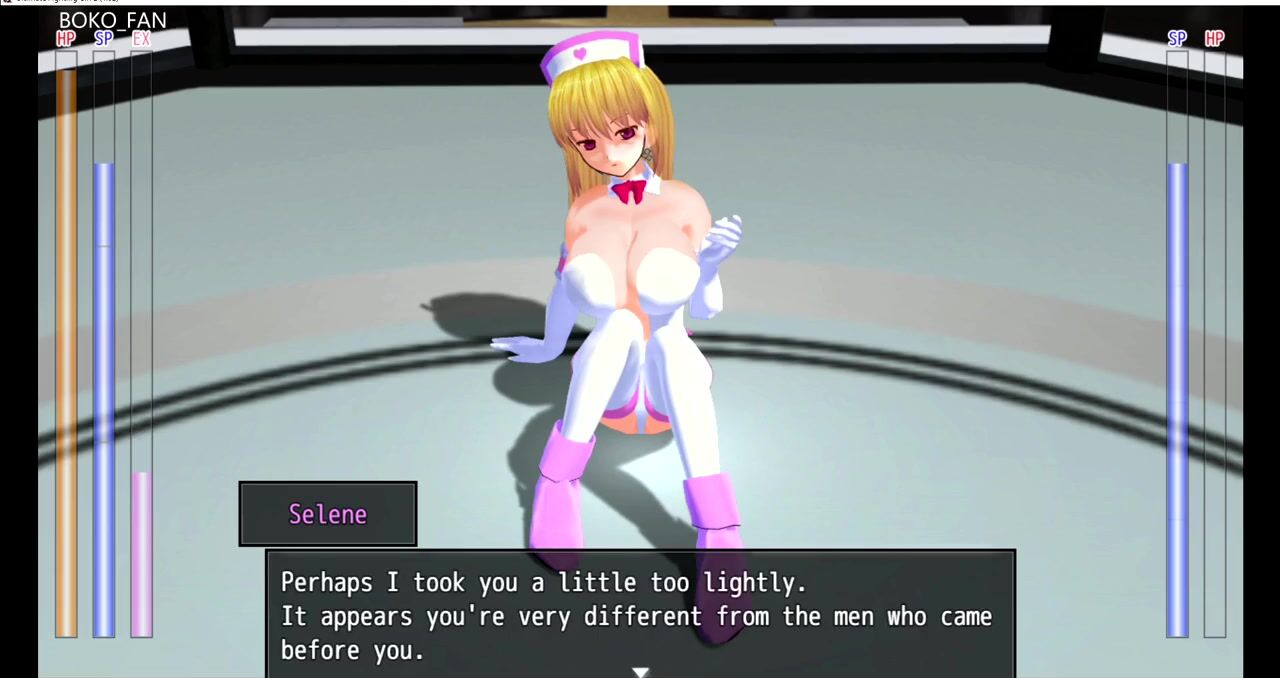Advance Selene's dialogue with the continue arrow
Viewport: 1280px width, 678px height.
pos(640,671)
